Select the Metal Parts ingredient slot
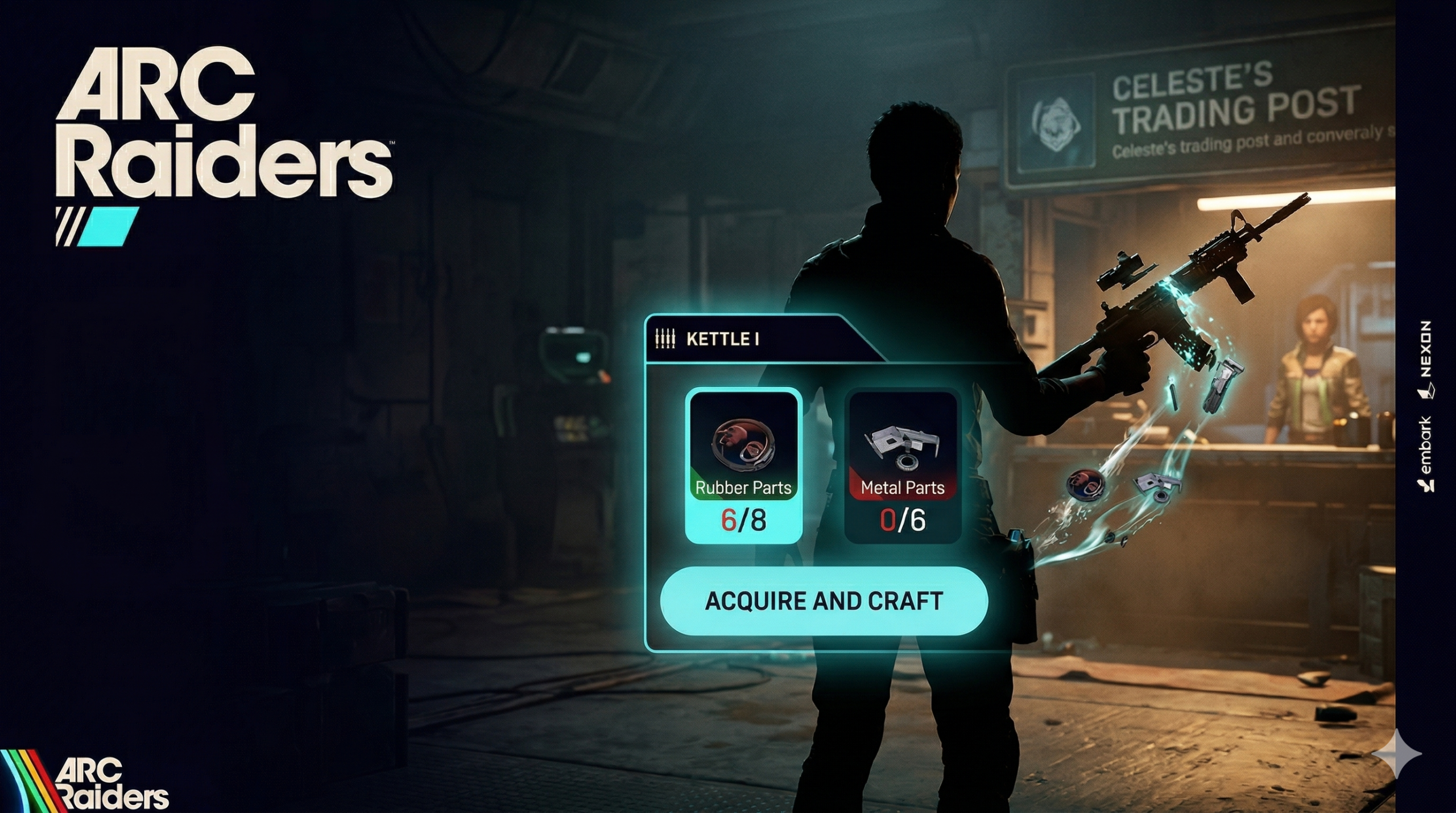This screenshot has height=813, width=1456. tap(903, 465)
